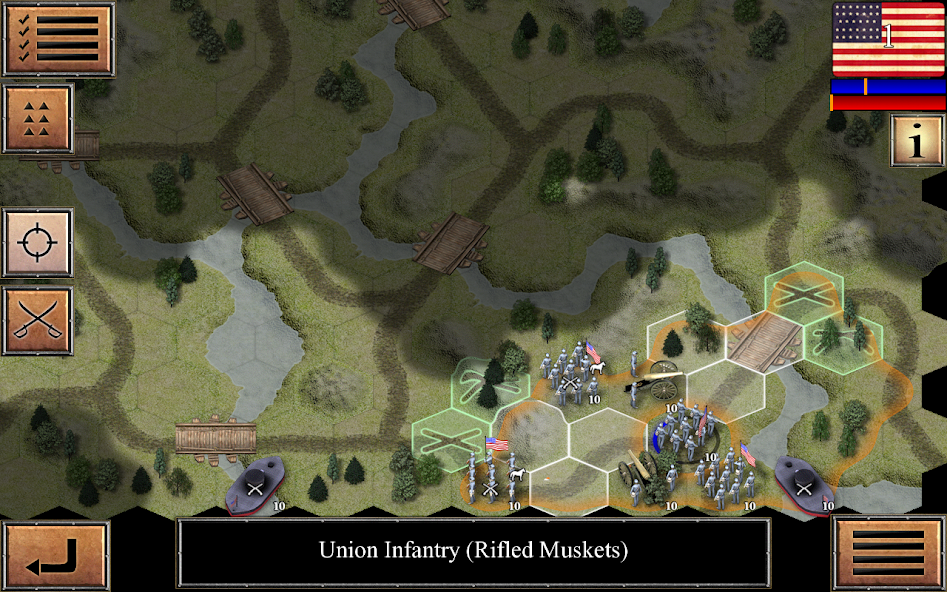947x592 pixels.
Task: Activate the crosshair target button
Action: pos(38,243)
